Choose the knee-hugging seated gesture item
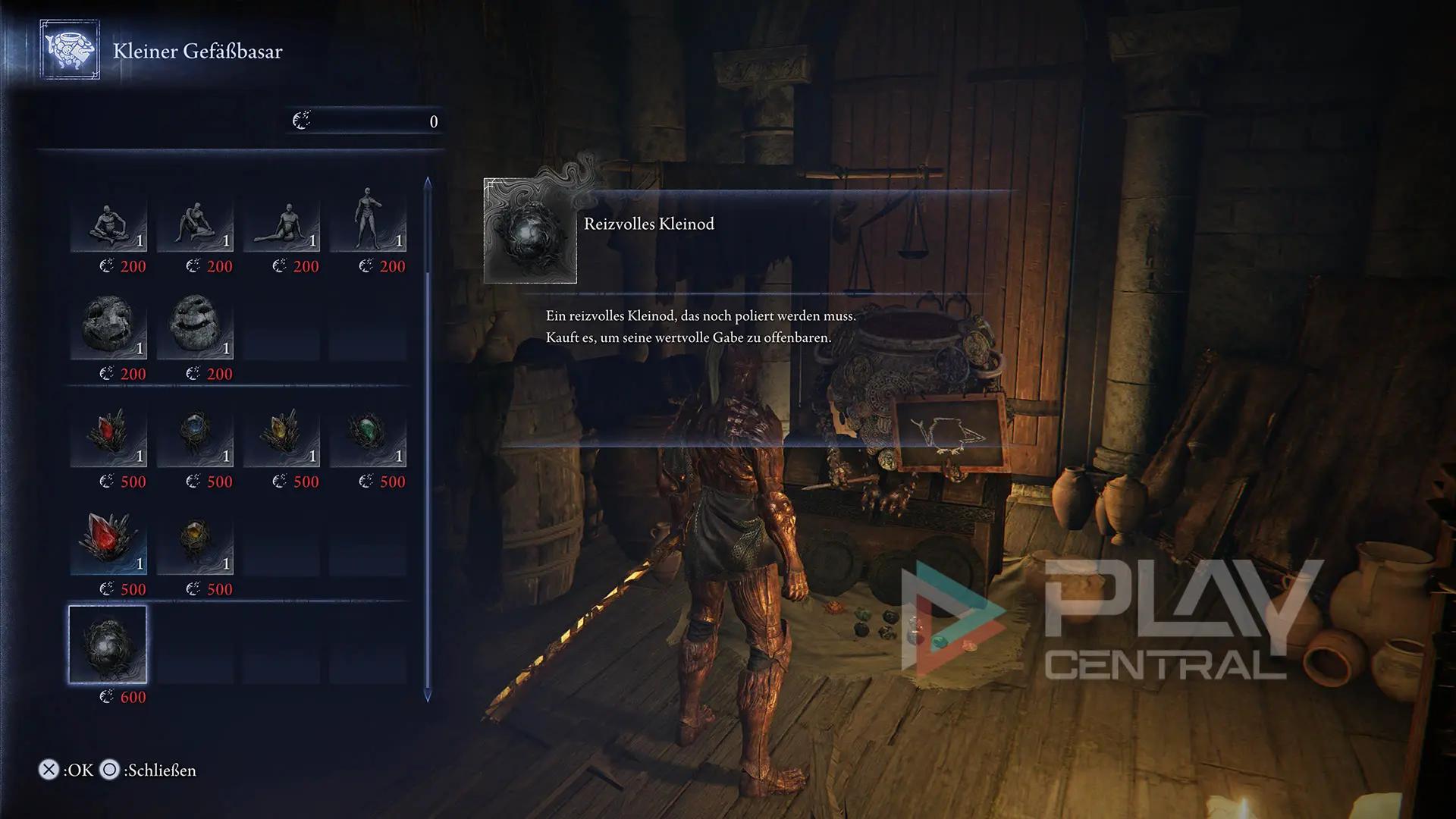This screenshot has height=819, width=1456. (x=195, y=224)
